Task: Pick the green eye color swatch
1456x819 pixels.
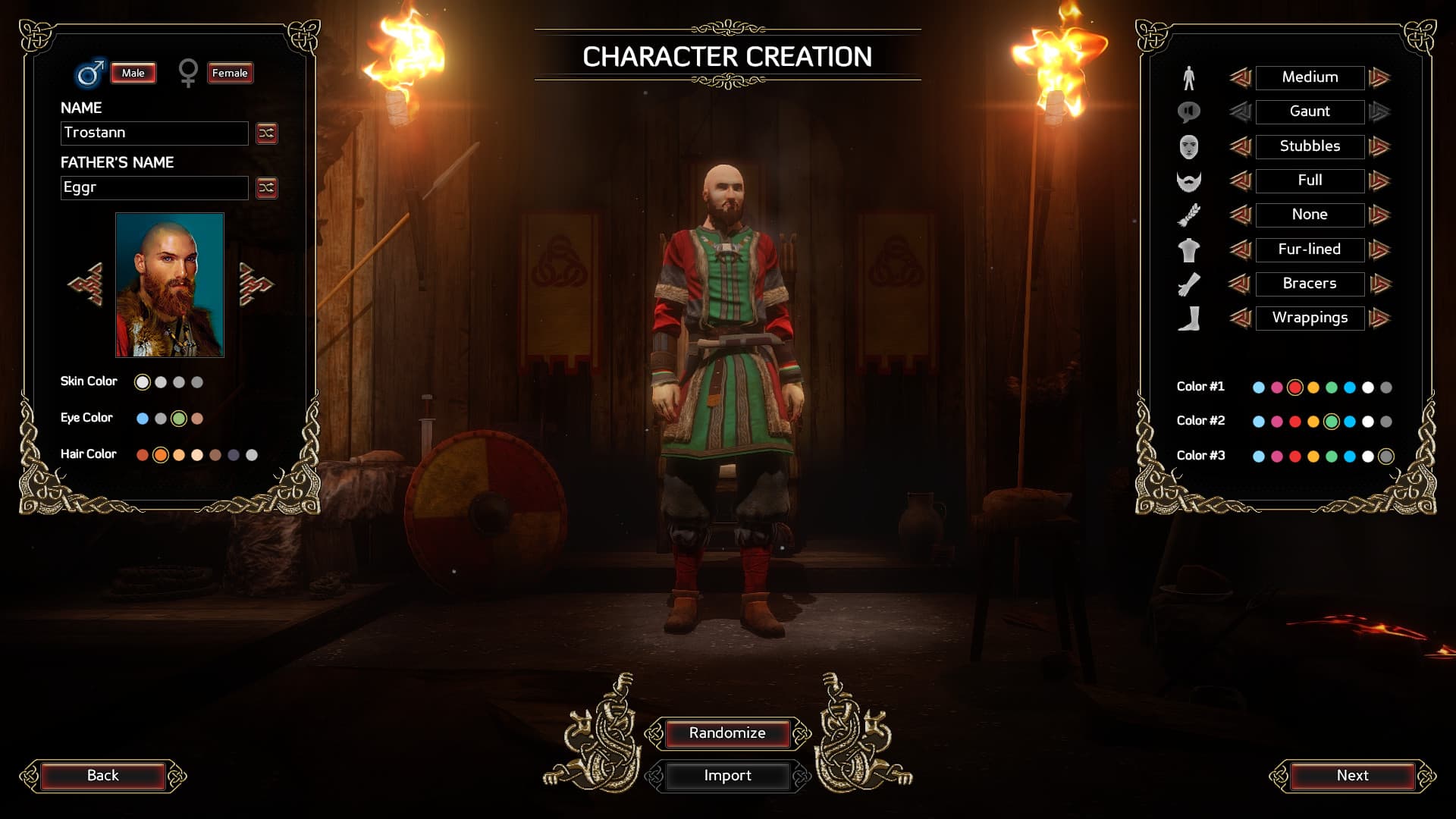Action: point(179,417)
